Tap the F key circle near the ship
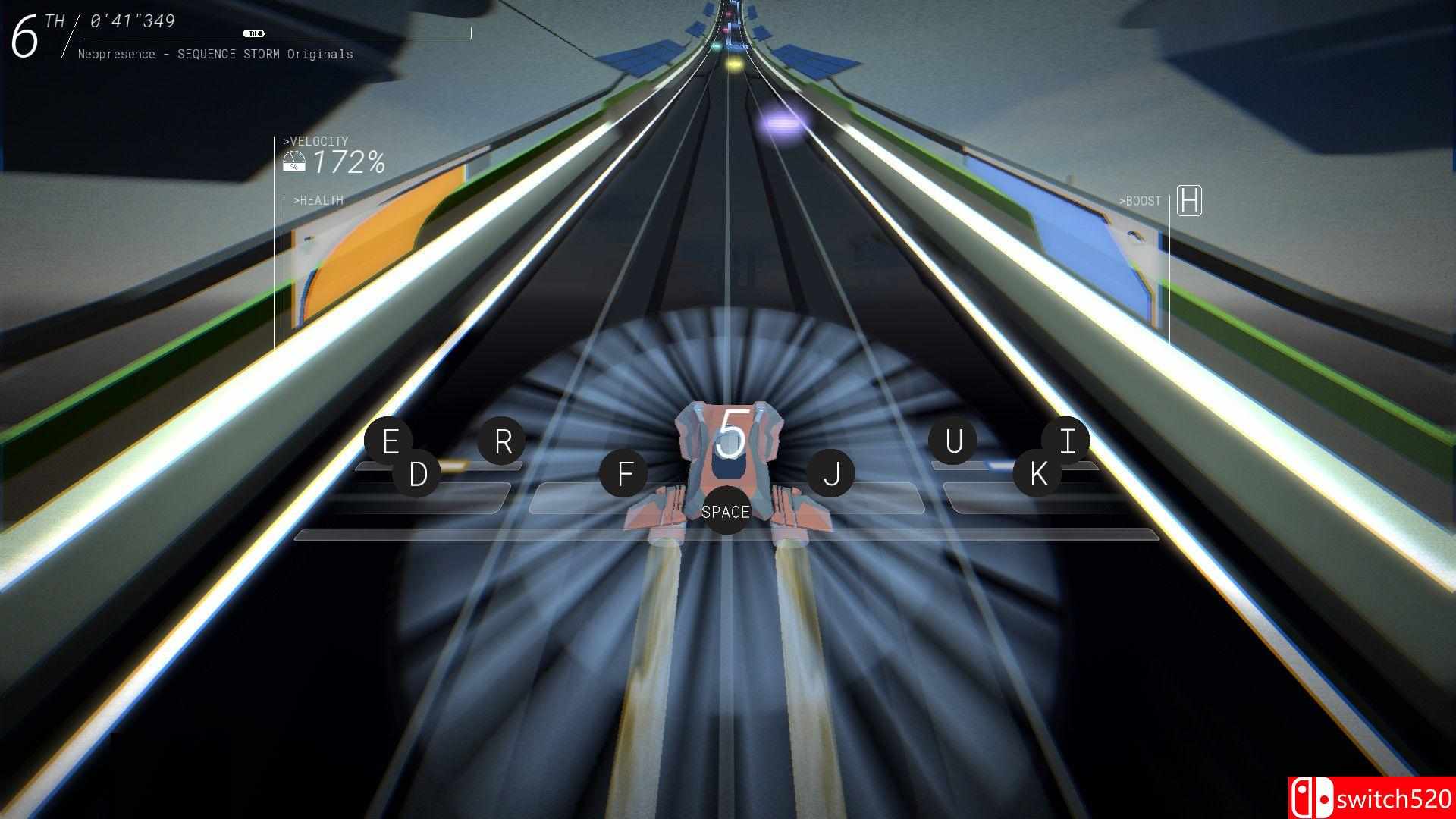Image resolution: width=1456 pixels, height=819 pixels. tap(625, 474)
